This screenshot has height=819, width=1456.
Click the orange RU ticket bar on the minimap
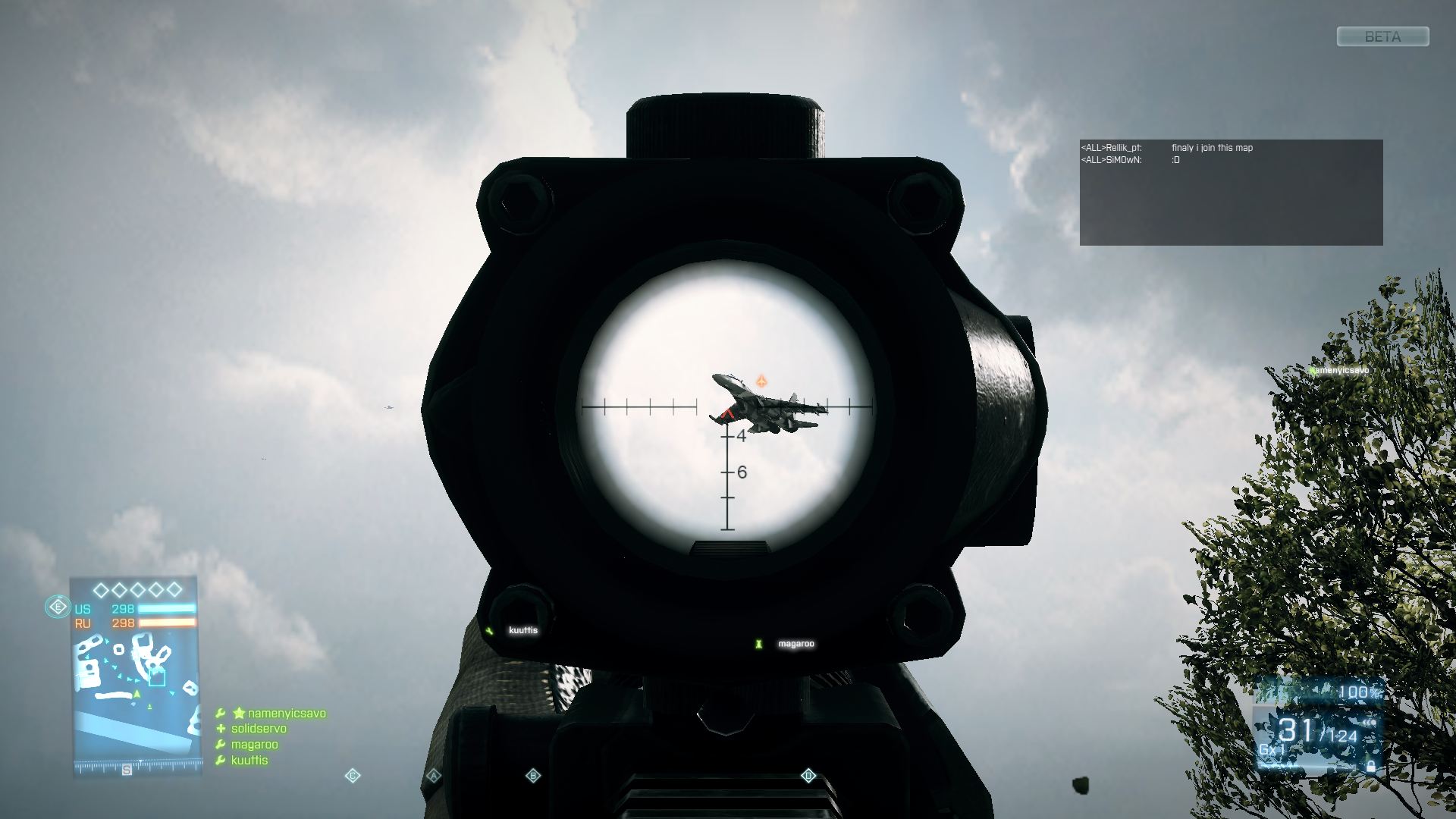tap(168, 623)
